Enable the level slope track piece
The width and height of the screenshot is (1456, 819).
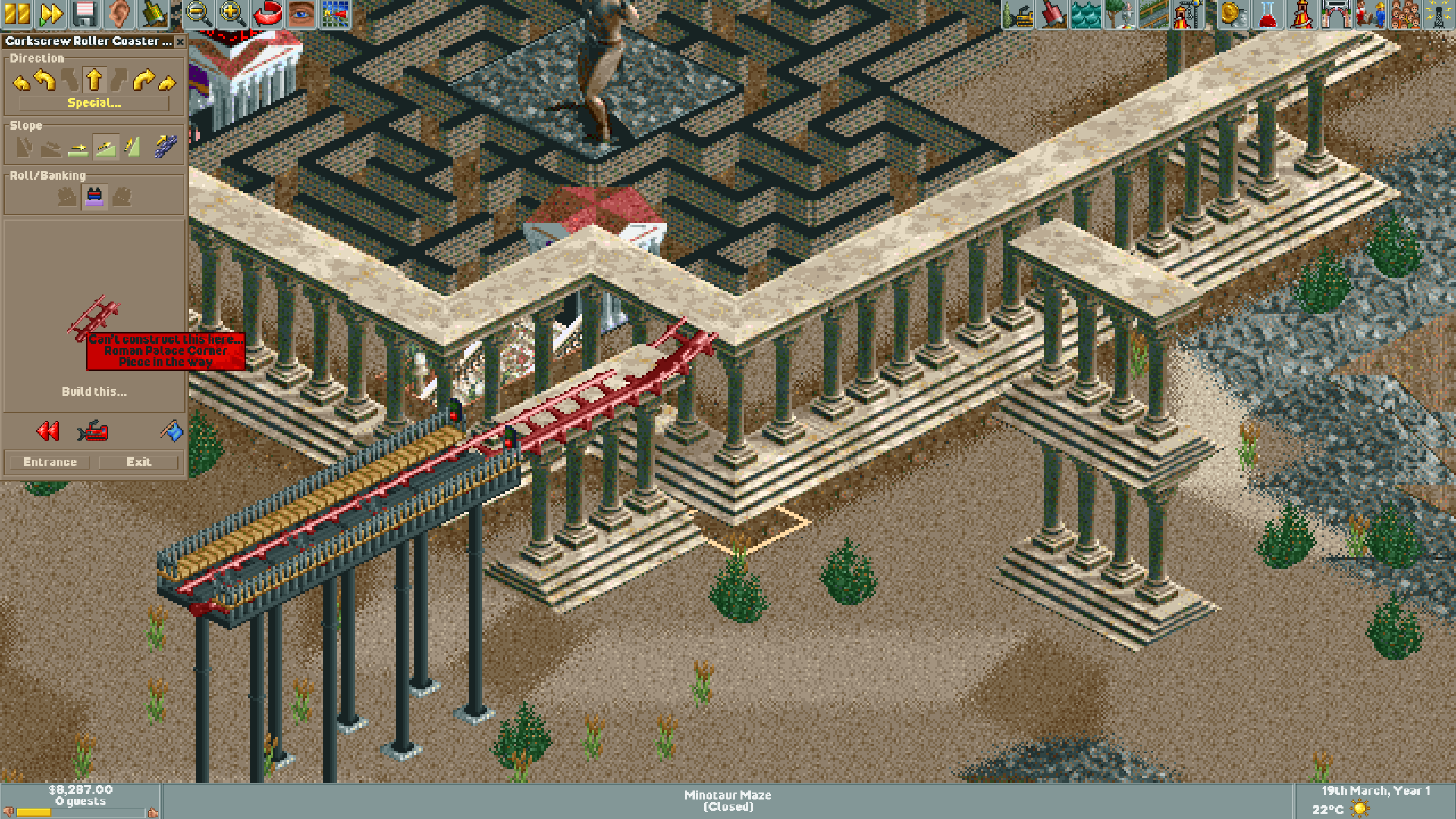click(78, 149)
